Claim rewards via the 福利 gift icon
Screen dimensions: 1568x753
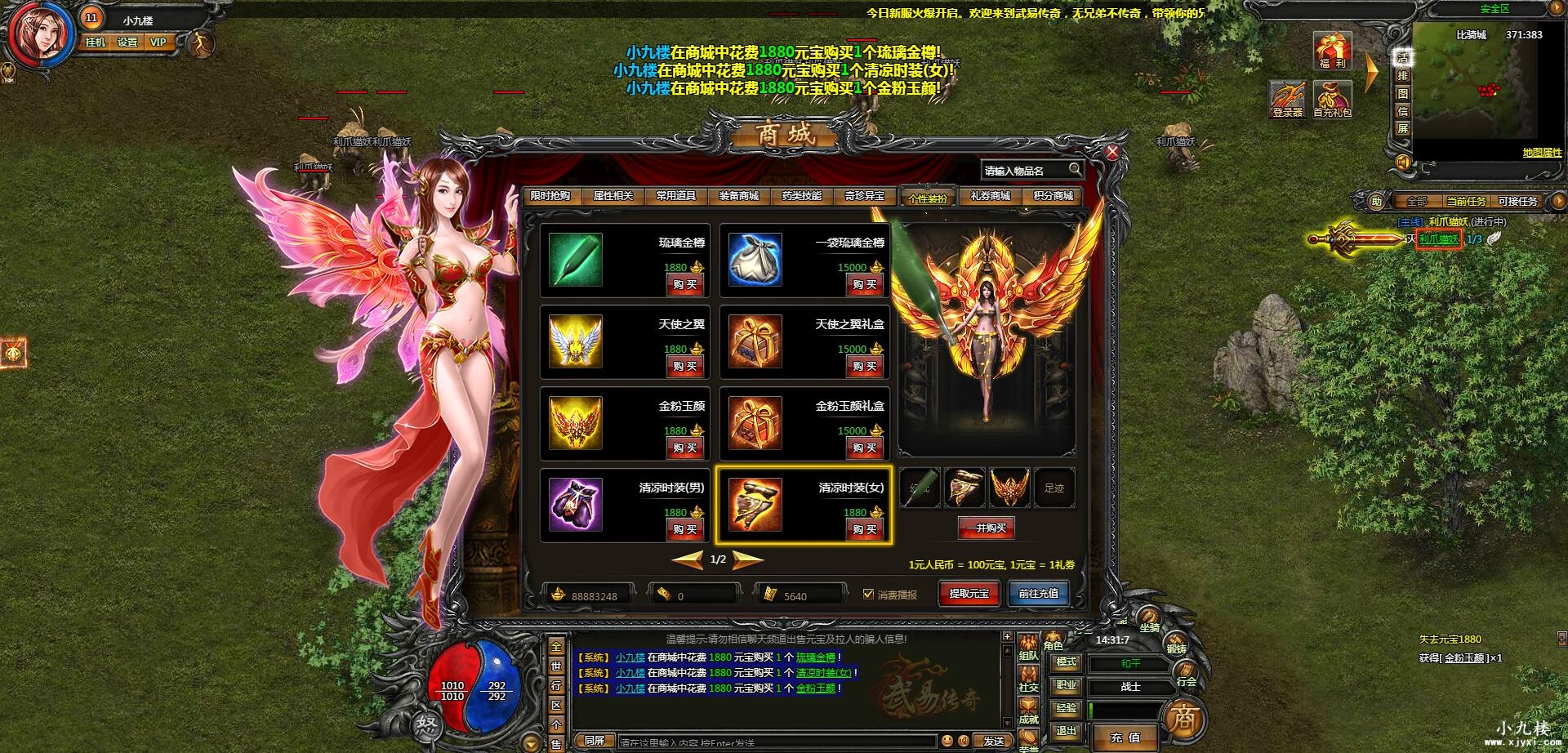[x=1333, y=51]
